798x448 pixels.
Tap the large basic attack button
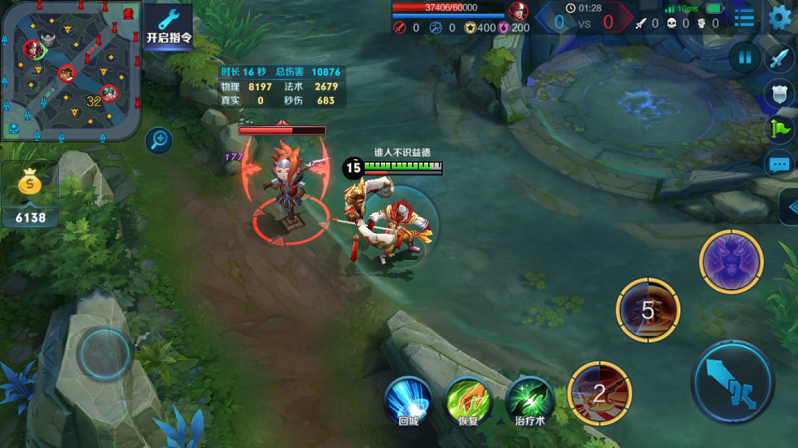(733, 383)
